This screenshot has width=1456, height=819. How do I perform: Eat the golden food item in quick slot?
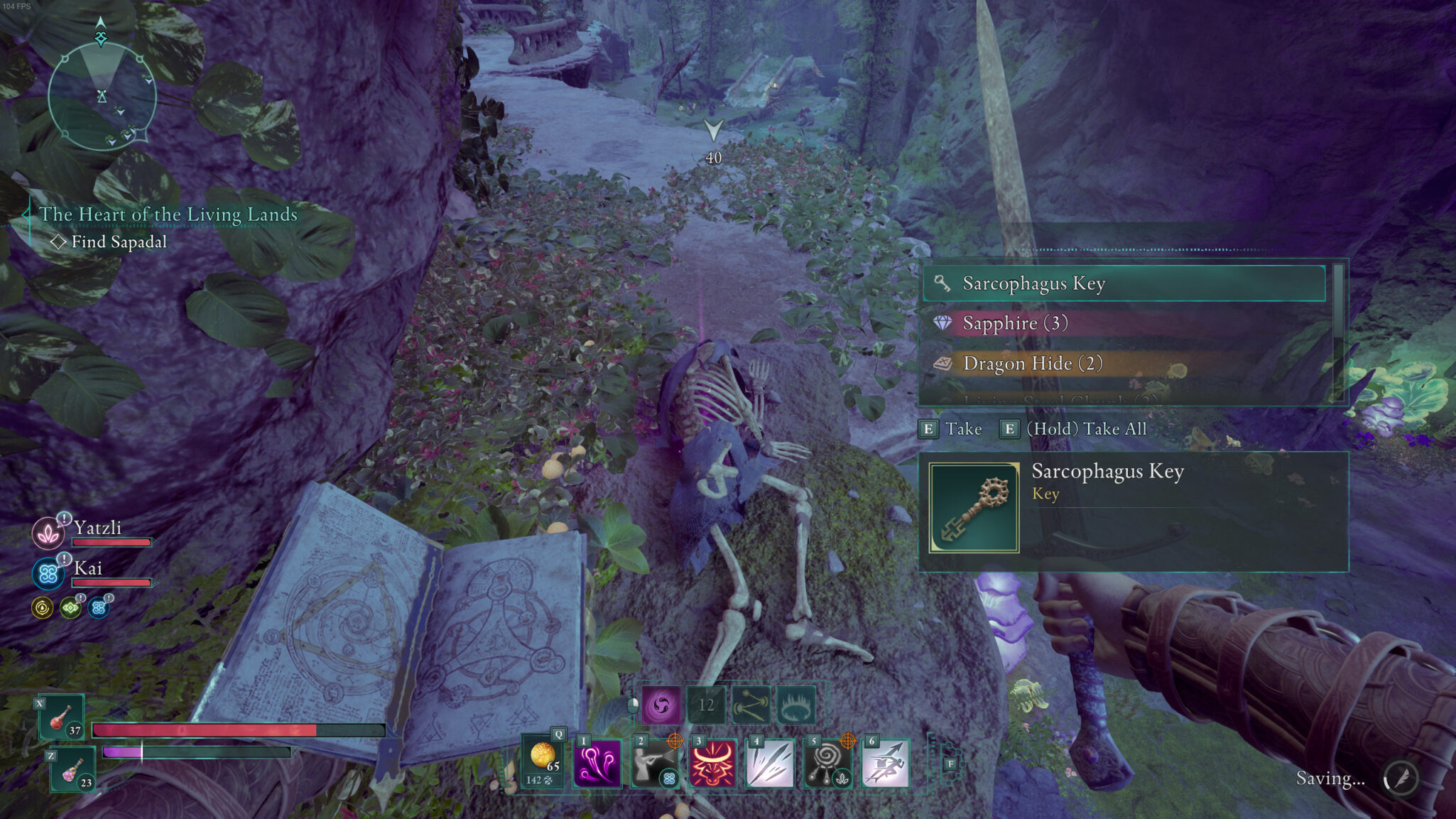pyautogui.click(x=543, y=761)
